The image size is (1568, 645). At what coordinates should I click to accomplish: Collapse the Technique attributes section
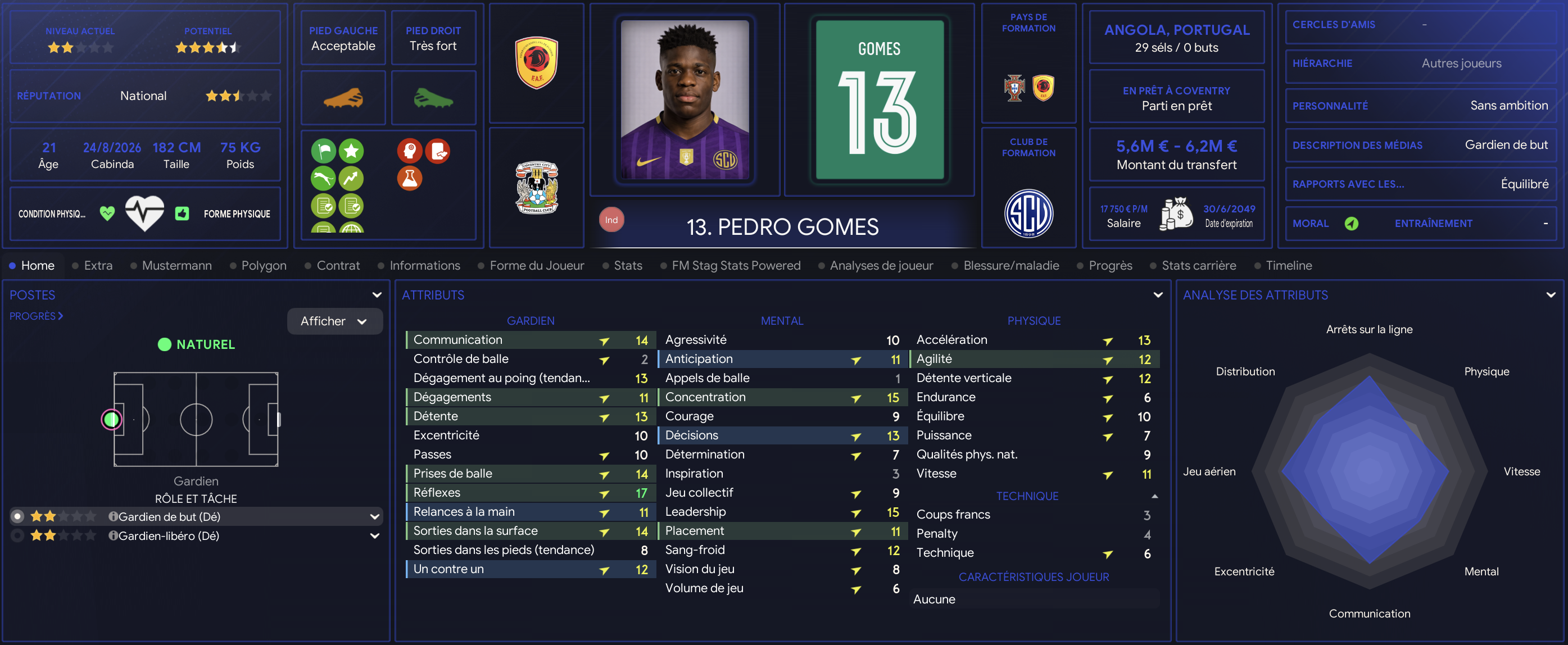1155,497
